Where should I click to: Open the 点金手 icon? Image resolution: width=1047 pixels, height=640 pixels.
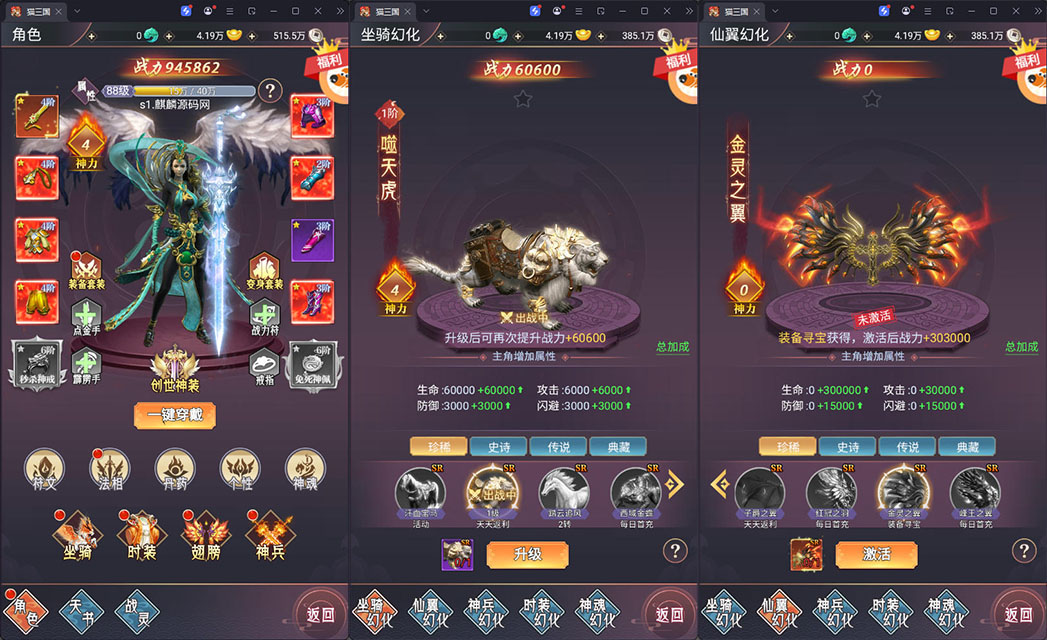(88, 318)
